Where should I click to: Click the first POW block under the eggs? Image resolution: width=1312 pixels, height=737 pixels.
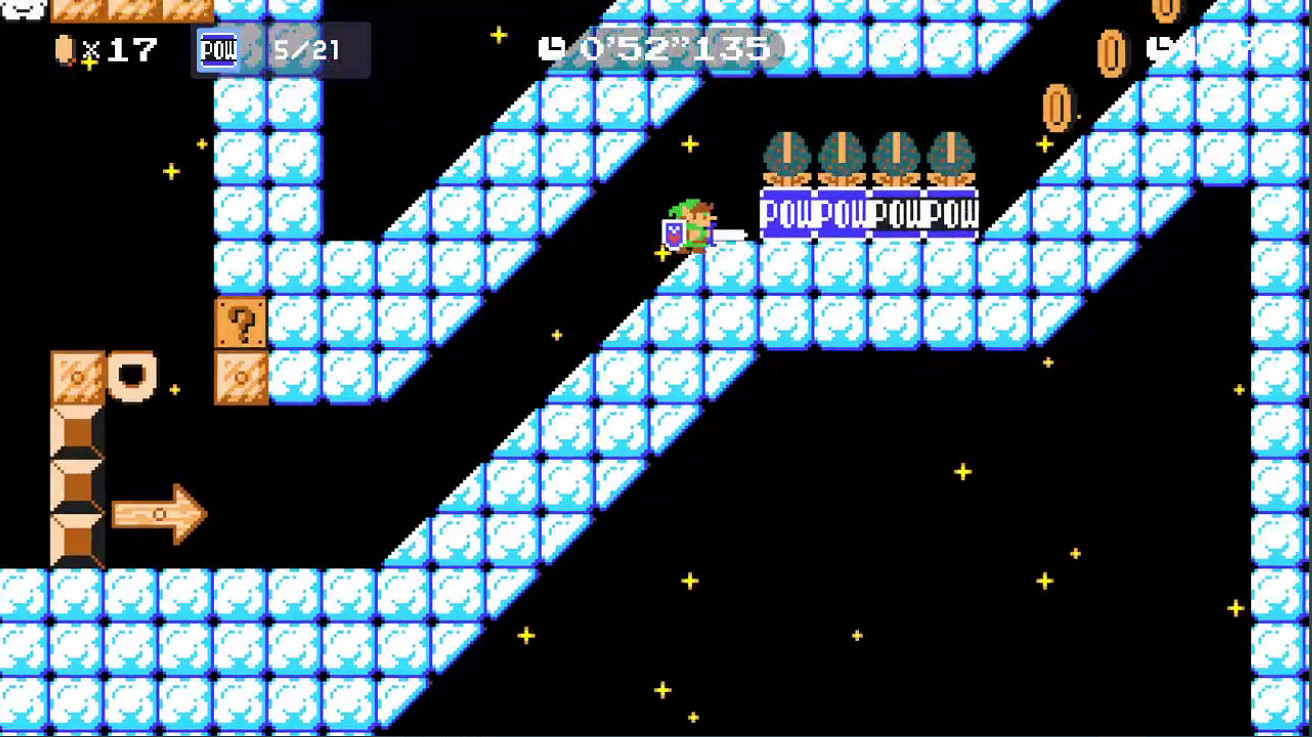click(785, 212)
